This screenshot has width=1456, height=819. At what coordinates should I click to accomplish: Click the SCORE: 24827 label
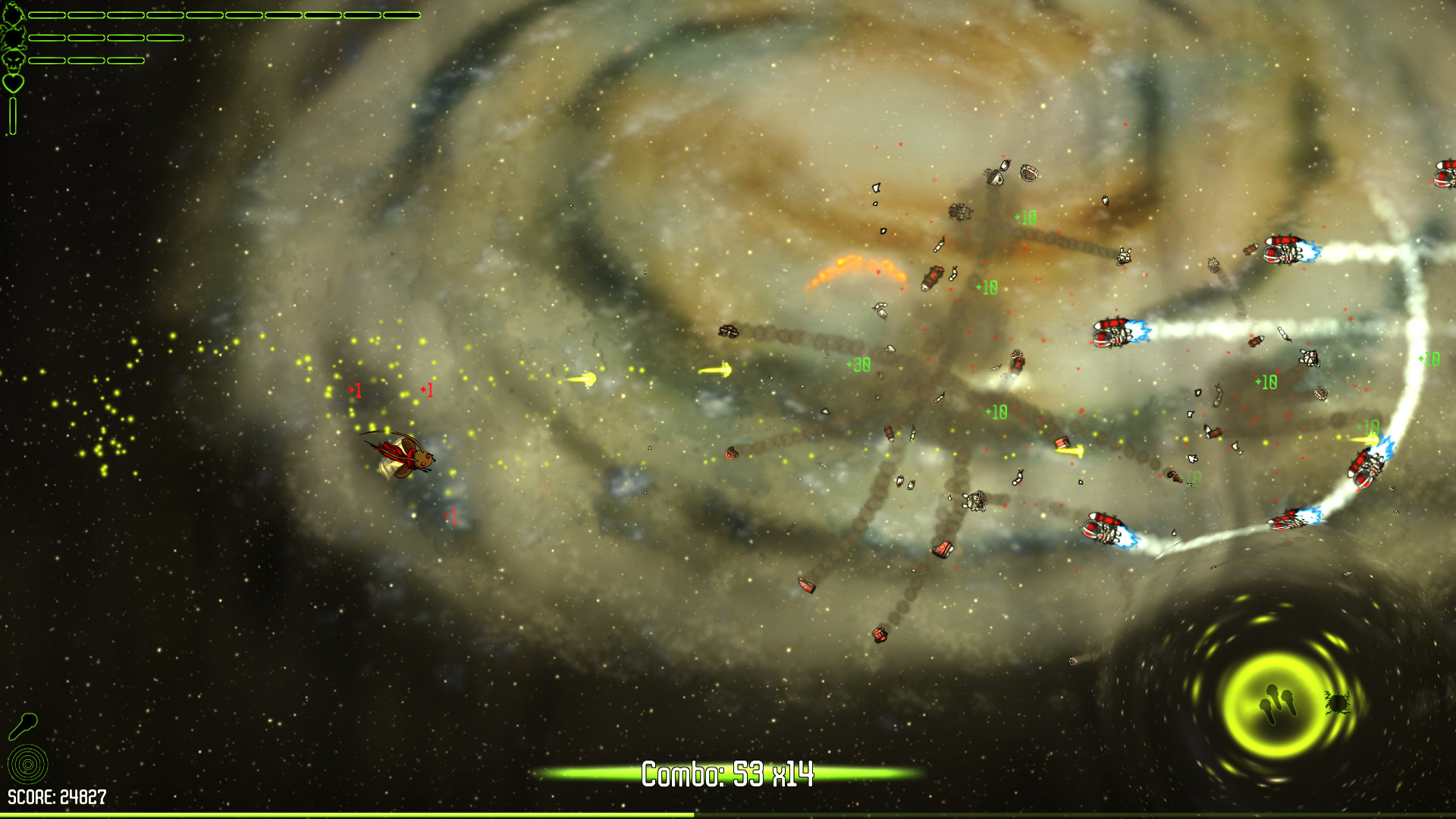coord(57,796)
